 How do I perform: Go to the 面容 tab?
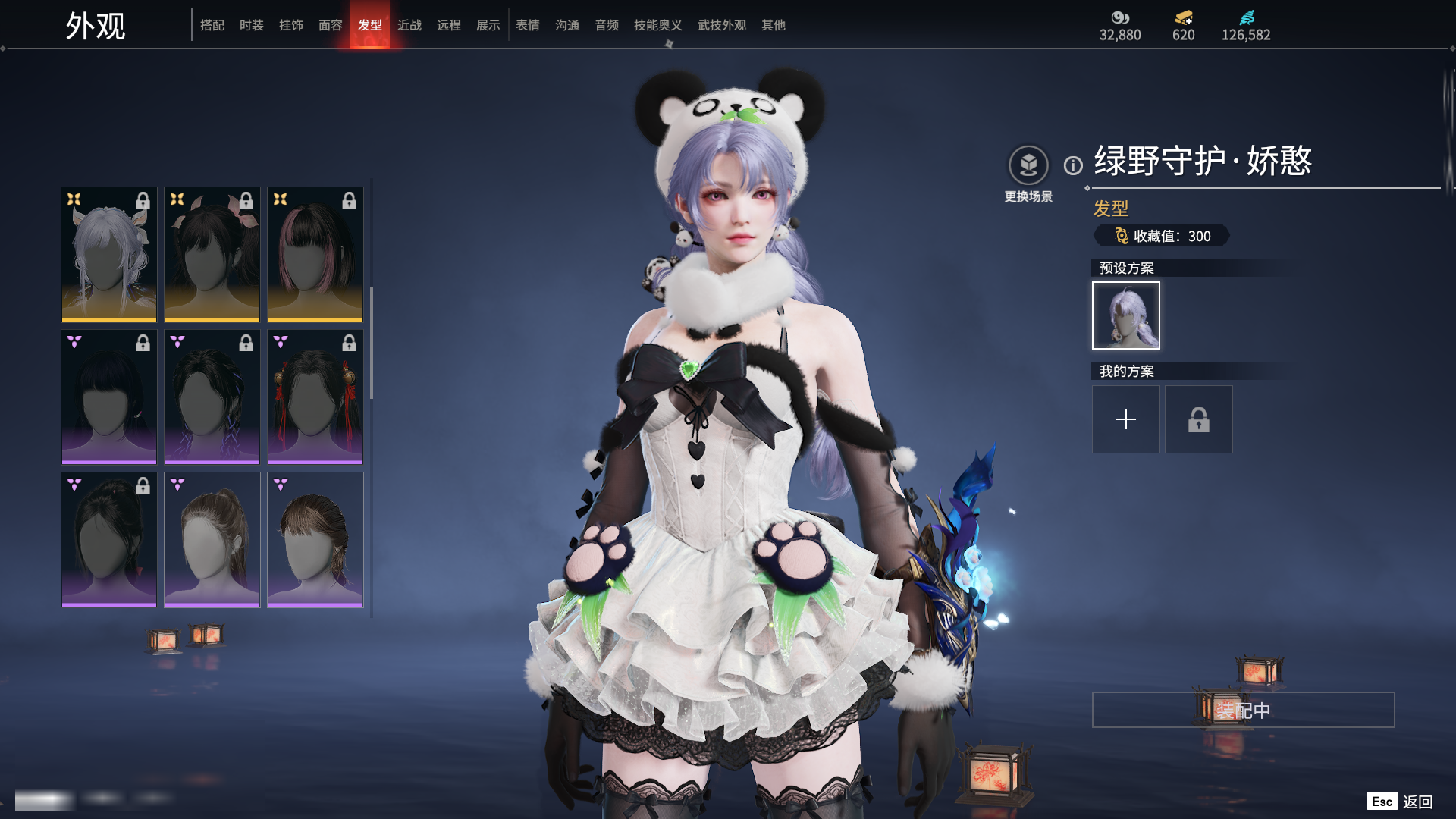pos(330,25)
